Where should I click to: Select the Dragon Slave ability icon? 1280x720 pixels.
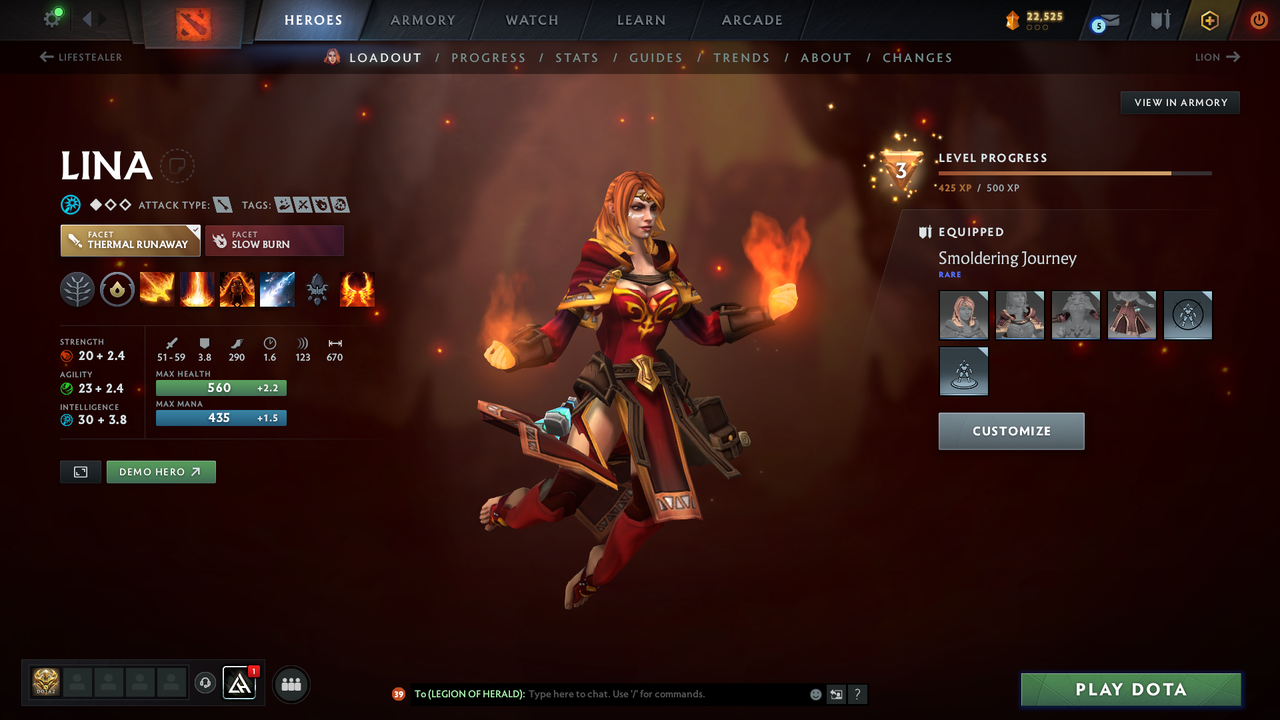click(x=157, y=289)
